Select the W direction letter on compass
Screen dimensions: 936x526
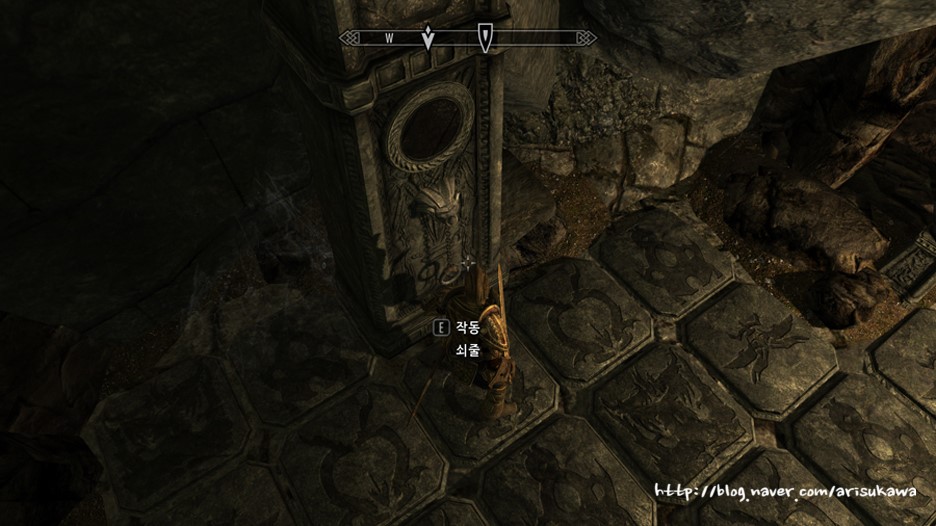click(389, 38)
